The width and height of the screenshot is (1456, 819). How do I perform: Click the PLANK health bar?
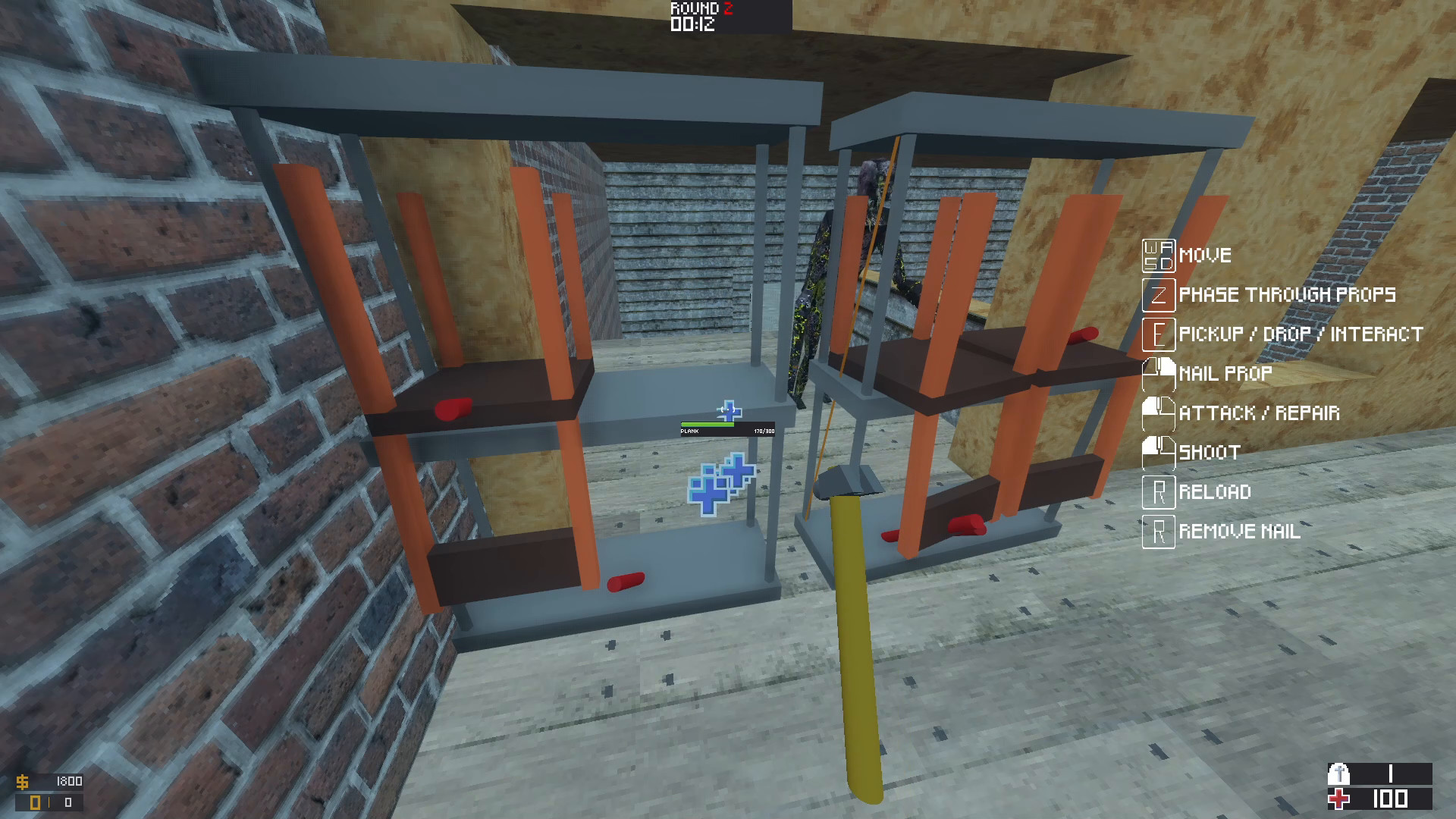tap(708, 426)
